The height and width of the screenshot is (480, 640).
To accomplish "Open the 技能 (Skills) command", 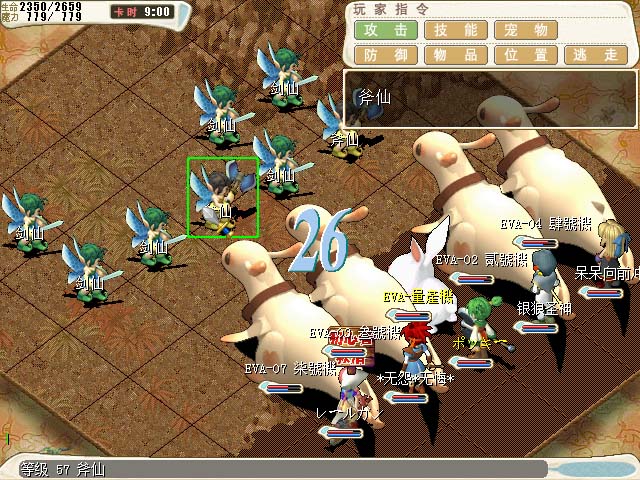I will click(x=455, y=30).
